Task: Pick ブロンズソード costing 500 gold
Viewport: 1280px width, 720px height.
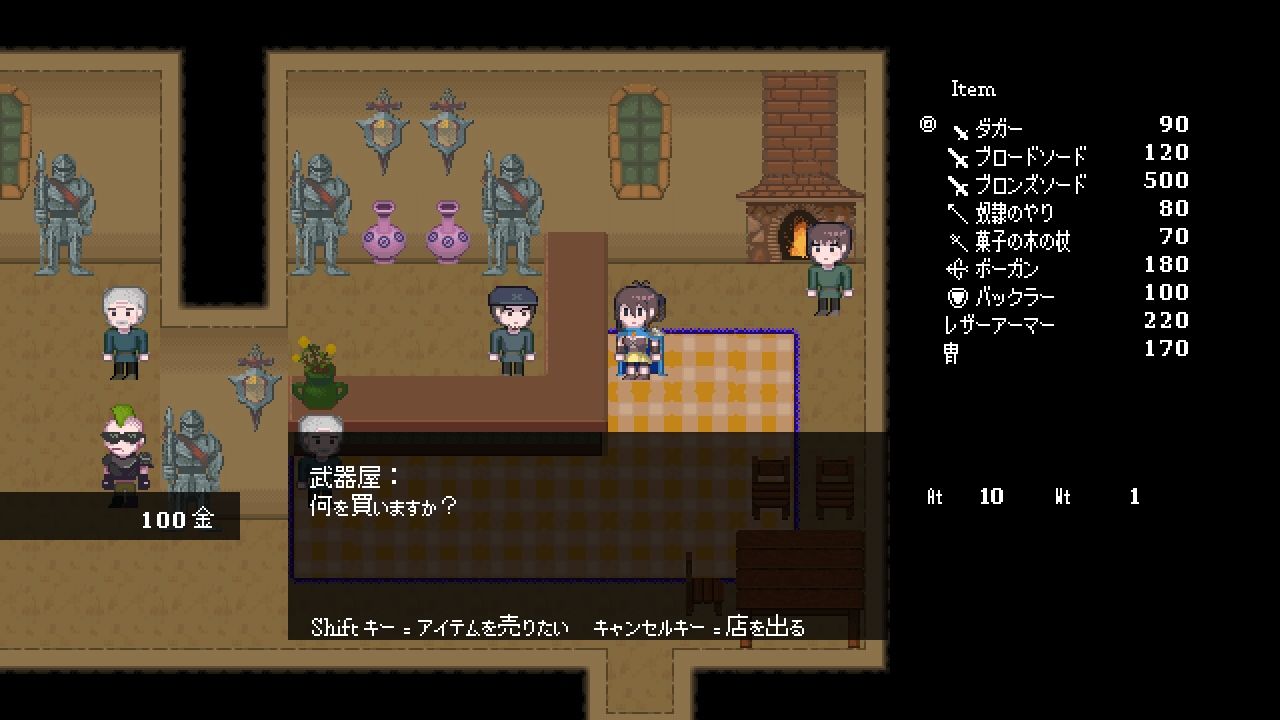Action: click(x=1030, y=185)
